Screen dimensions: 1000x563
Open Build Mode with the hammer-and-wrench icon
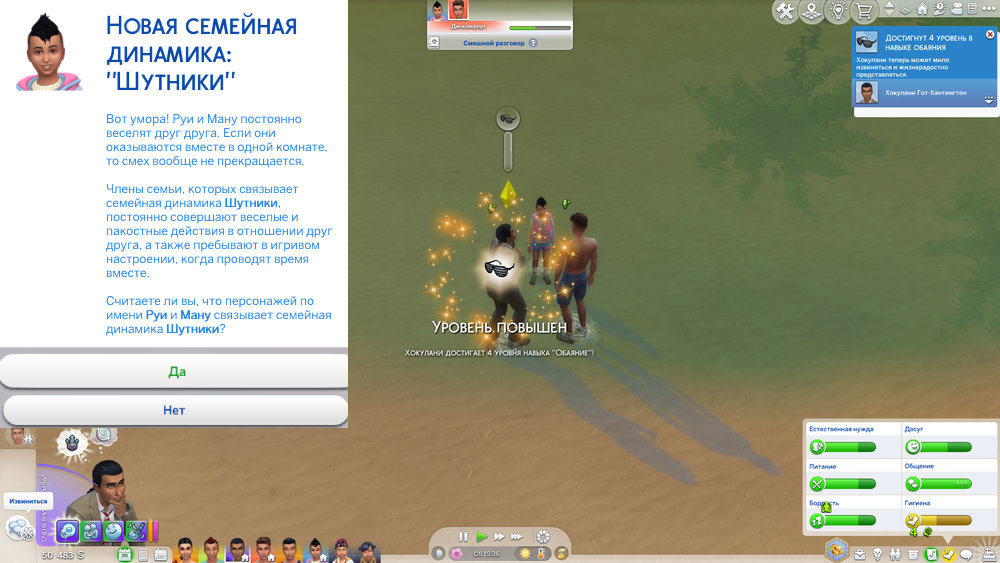786,11
